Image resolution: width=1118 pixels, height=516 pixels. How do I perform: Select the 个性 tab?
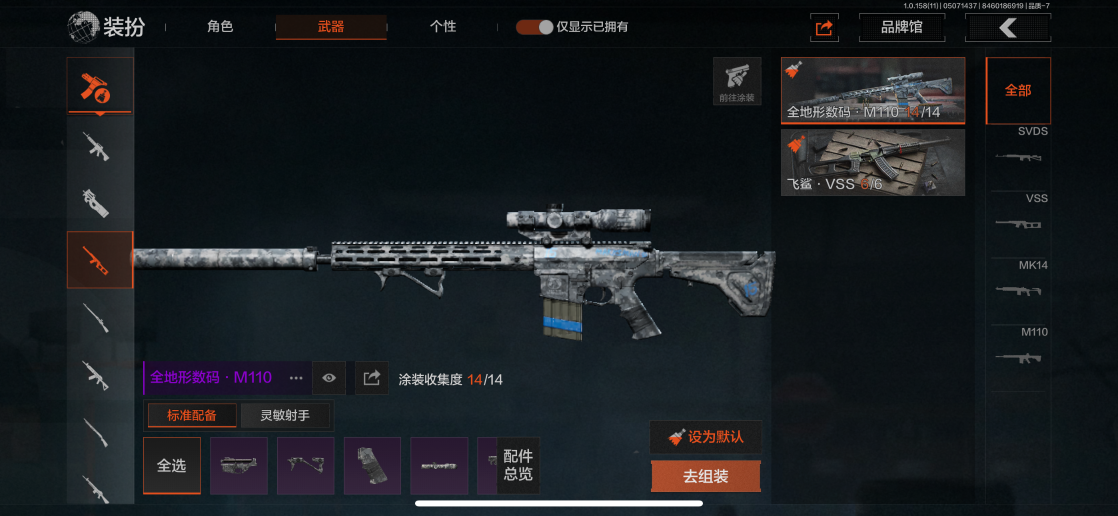click(442, 27)
